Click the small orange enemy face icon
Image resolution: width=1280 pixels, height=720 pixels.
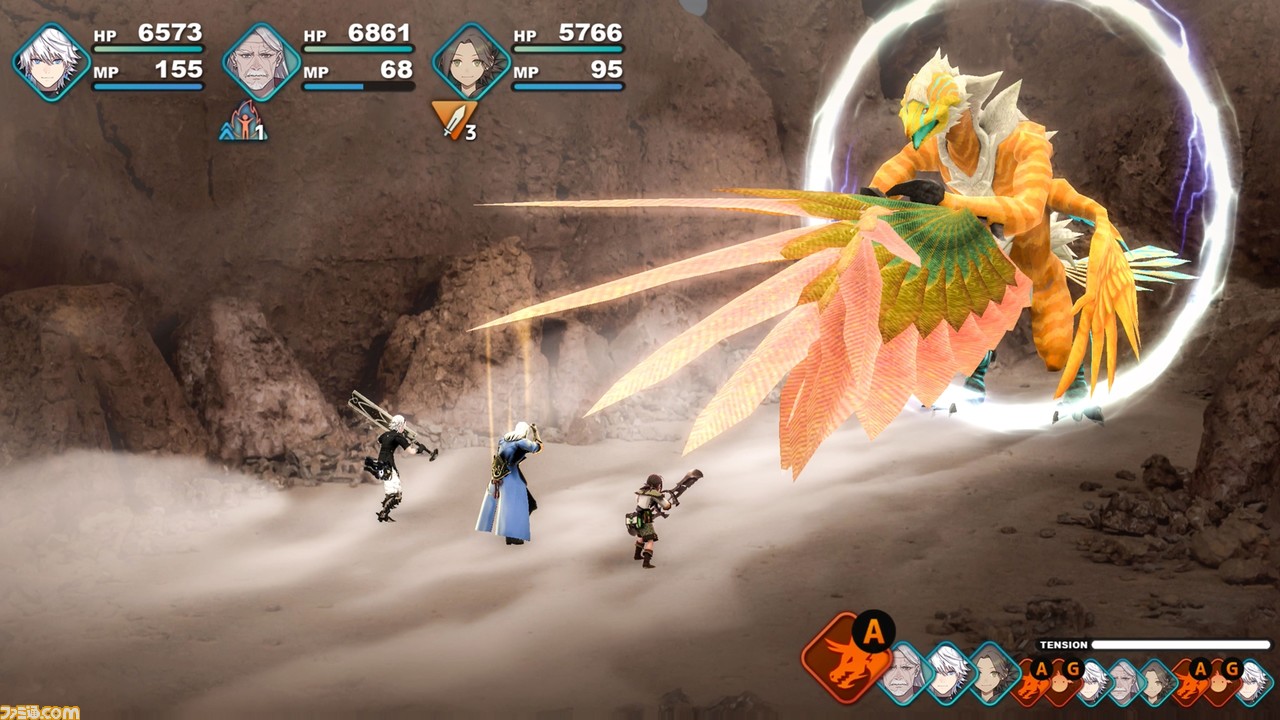(1059, 684)
